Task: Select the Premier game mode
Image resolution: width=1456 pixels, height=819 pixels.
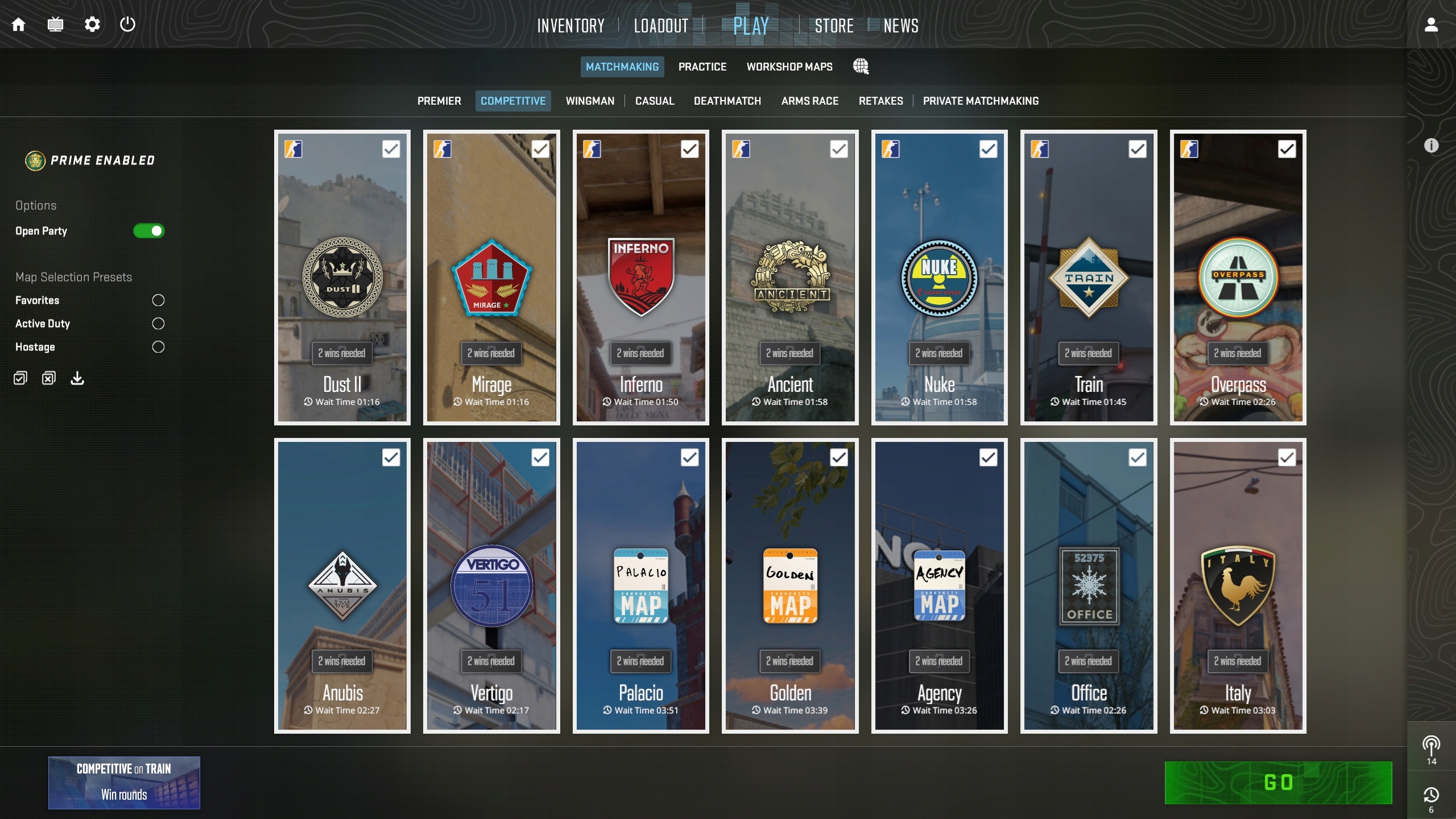Action: 439,101
